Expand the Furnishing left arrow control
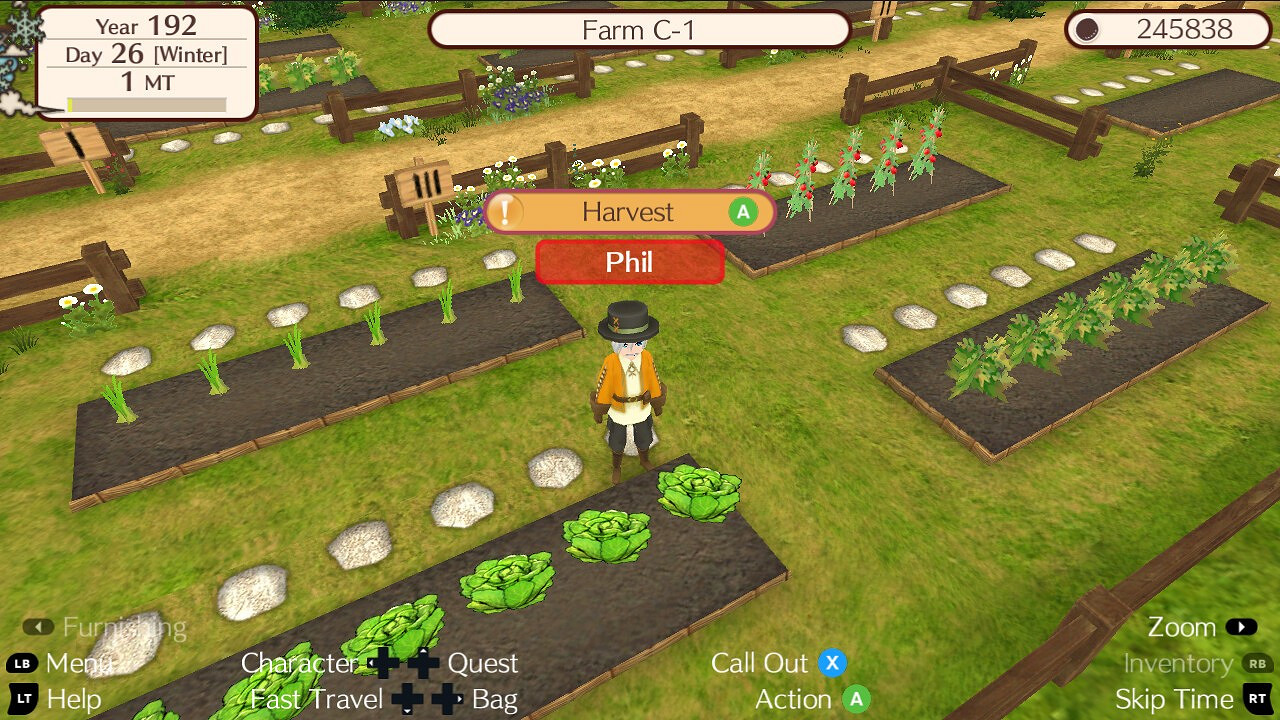 38,627
